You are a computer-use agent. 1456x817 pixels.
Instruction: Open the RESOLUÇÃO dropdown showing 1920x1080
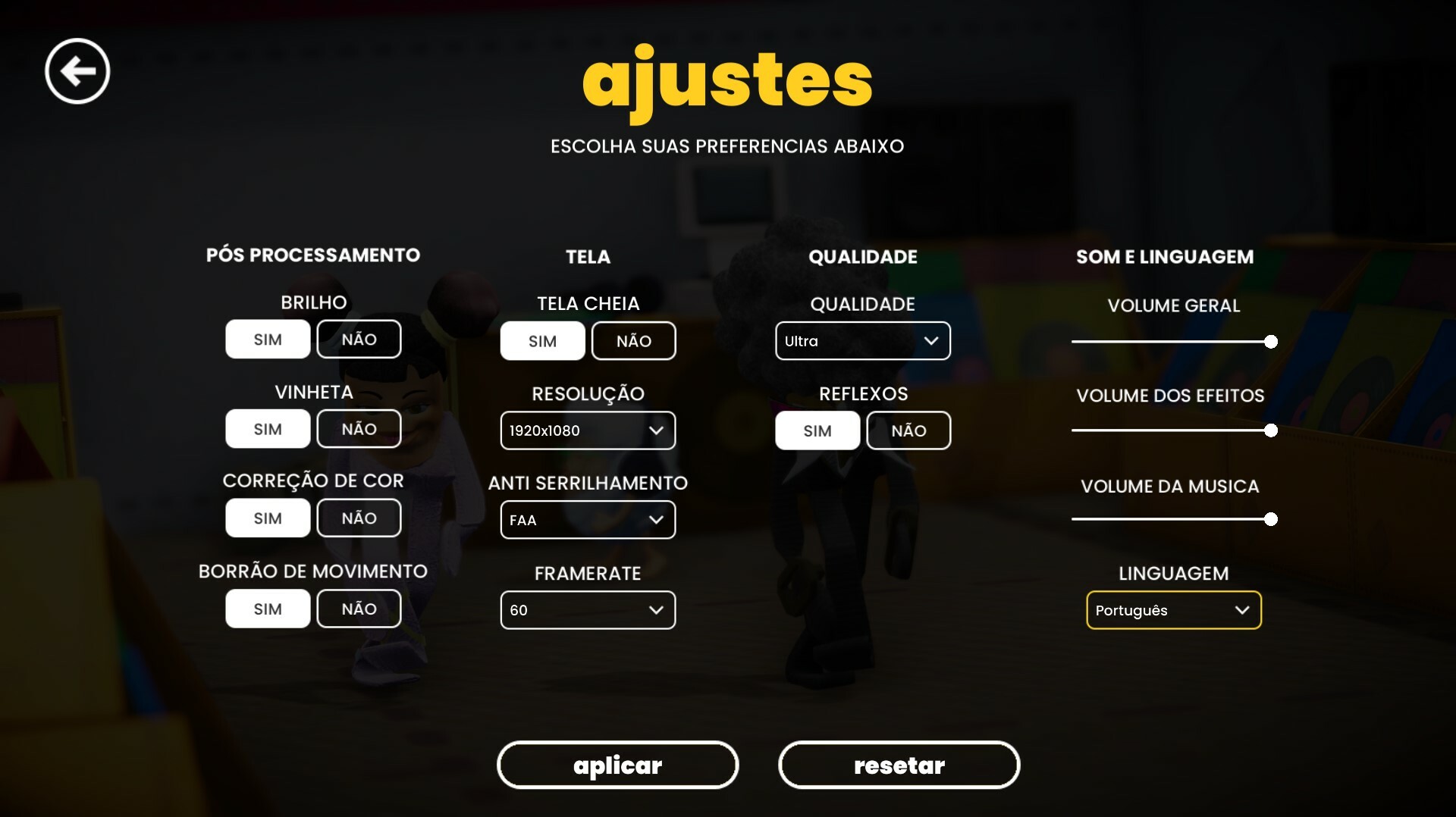588,430
